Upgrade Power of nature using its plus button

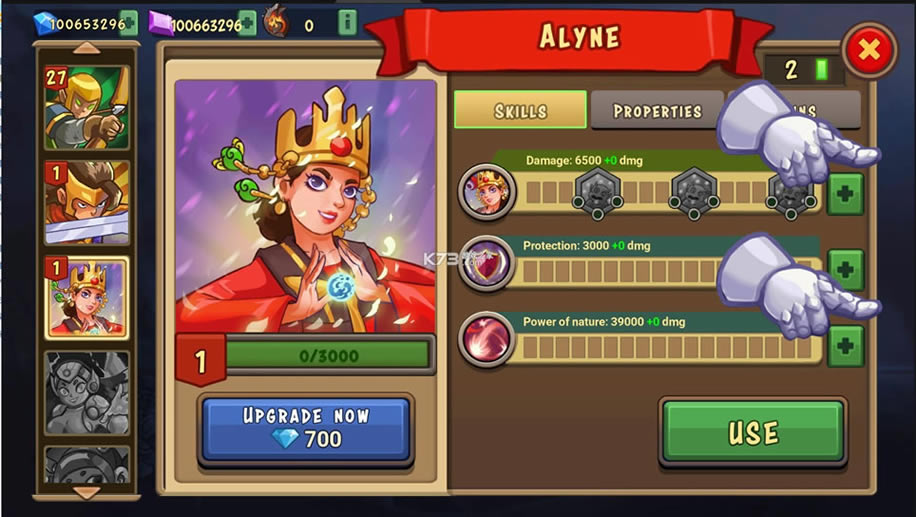[845, 345]
